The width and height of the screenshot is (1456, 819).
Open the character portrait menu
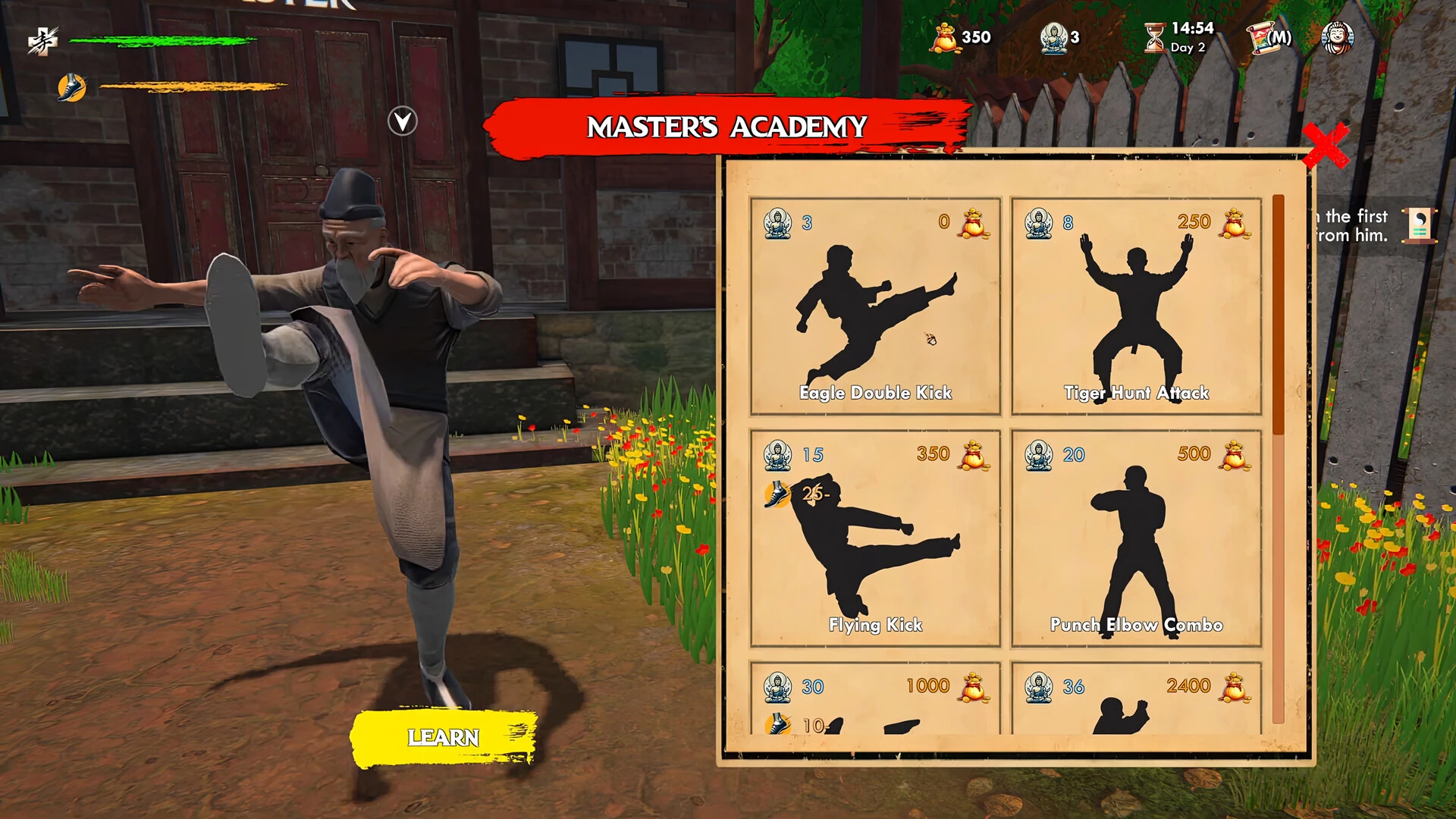pos(1337,37)
